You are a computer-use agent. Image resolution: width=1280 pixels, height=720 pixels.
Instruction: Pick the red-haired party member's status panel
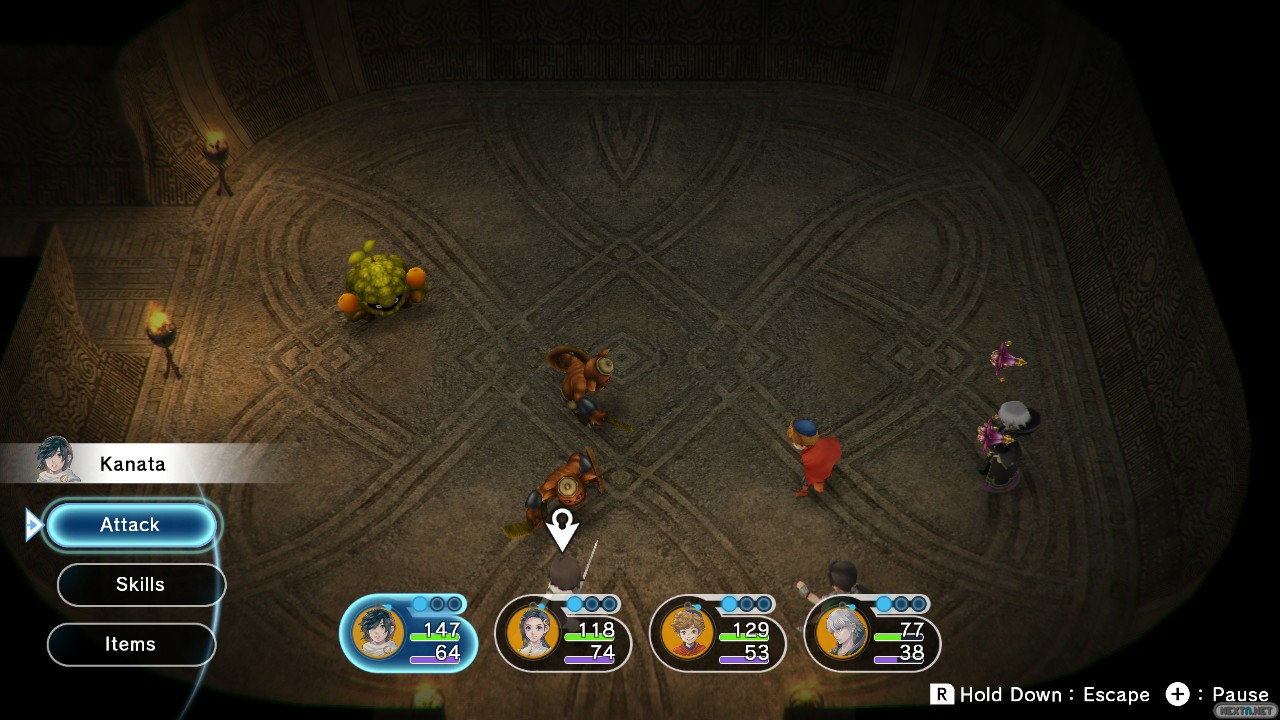718,636
